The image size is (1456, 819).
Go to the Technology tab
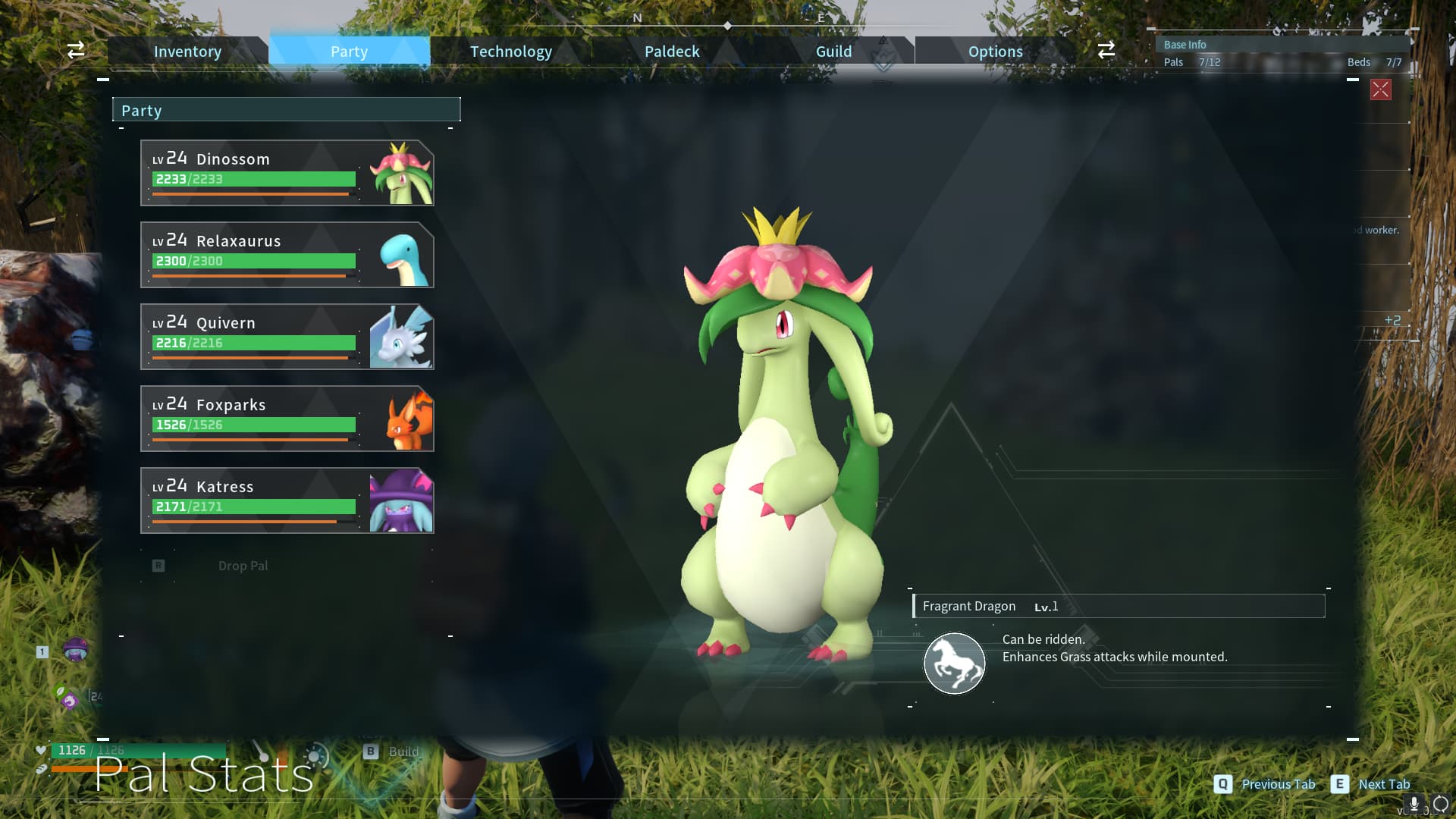pyautogui.click(x=510, y=52)
